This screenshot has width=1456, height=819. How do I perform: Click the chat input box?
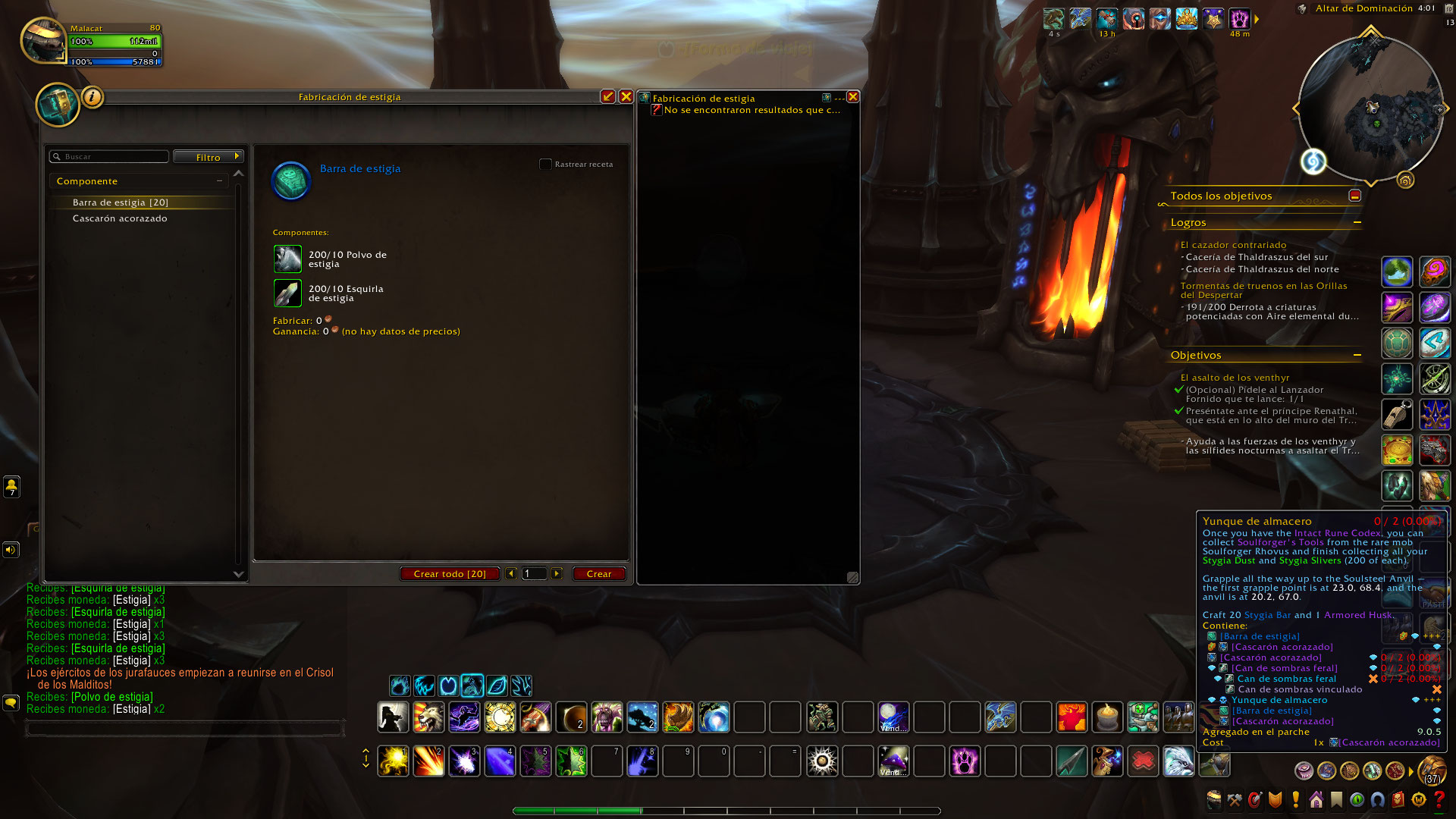[x=185, y=729]
